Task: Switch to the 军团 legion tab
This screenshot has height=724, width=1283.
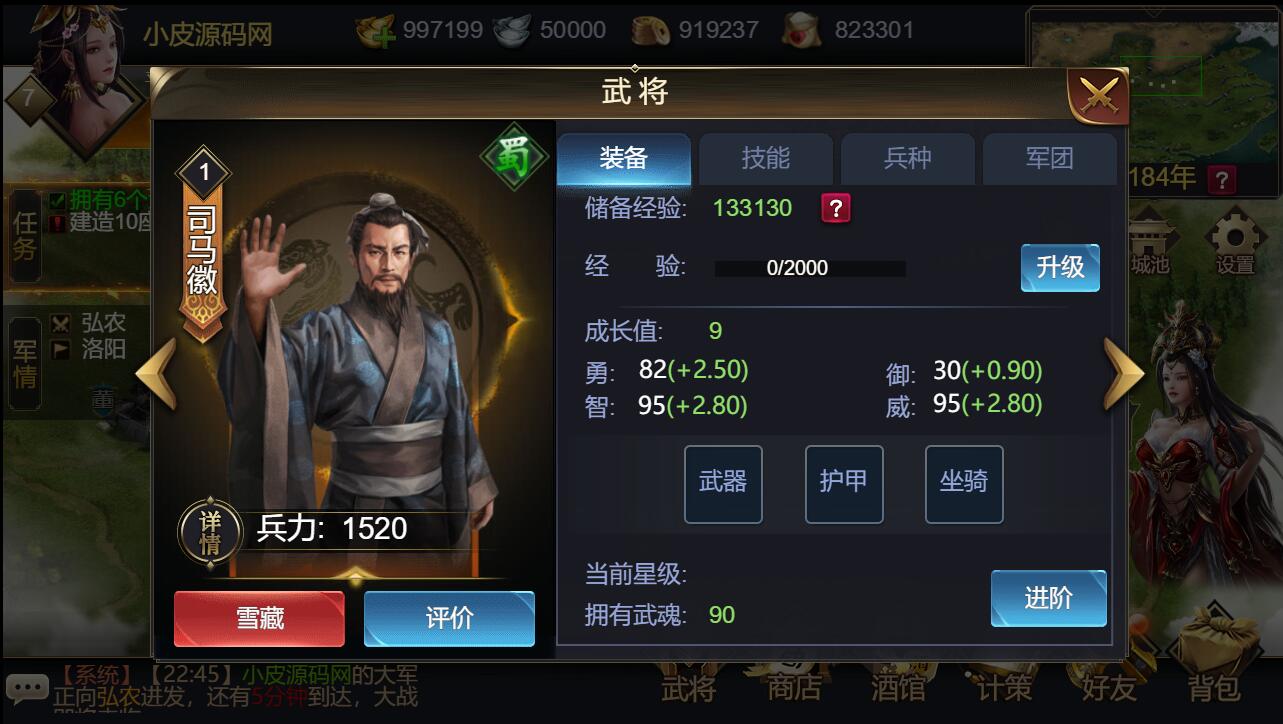Action: pos(1050,158)
